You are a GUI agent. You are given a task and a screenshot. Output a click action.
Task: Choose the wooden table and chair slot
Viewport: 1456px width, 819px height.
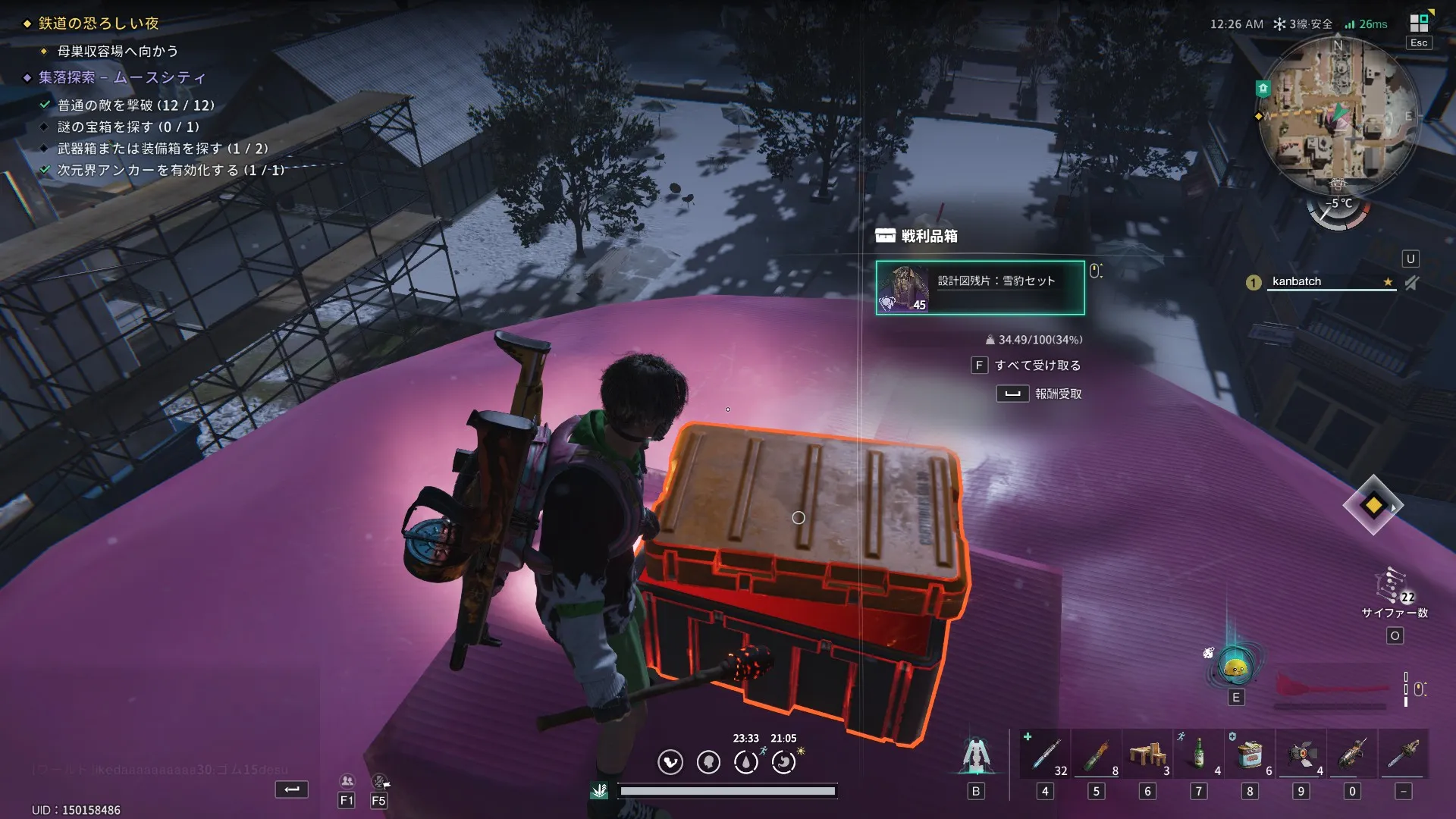tap(1147, 755)
